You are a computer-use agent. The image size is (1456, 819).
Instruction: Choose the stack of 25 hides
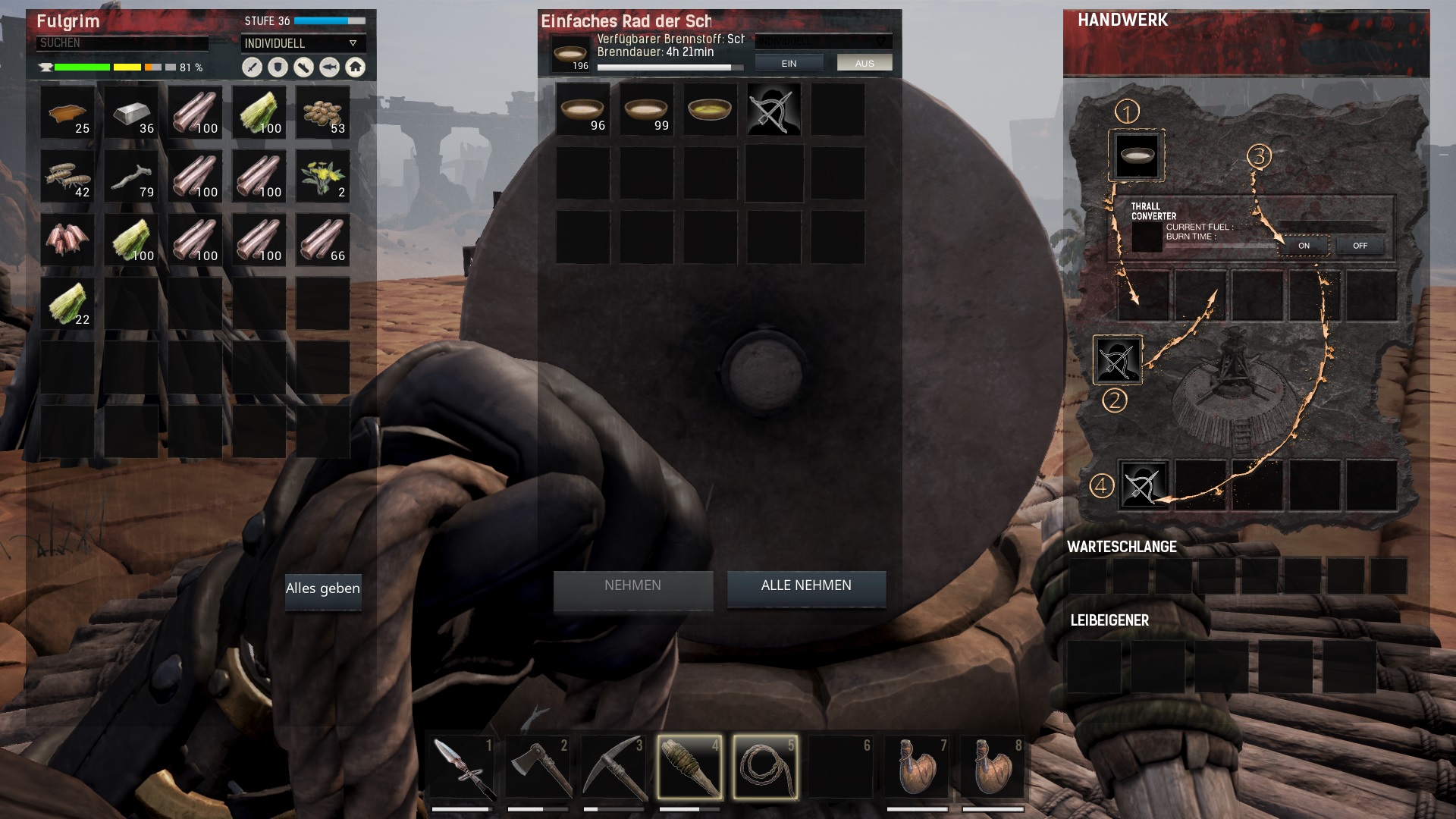tap(68, 113)
